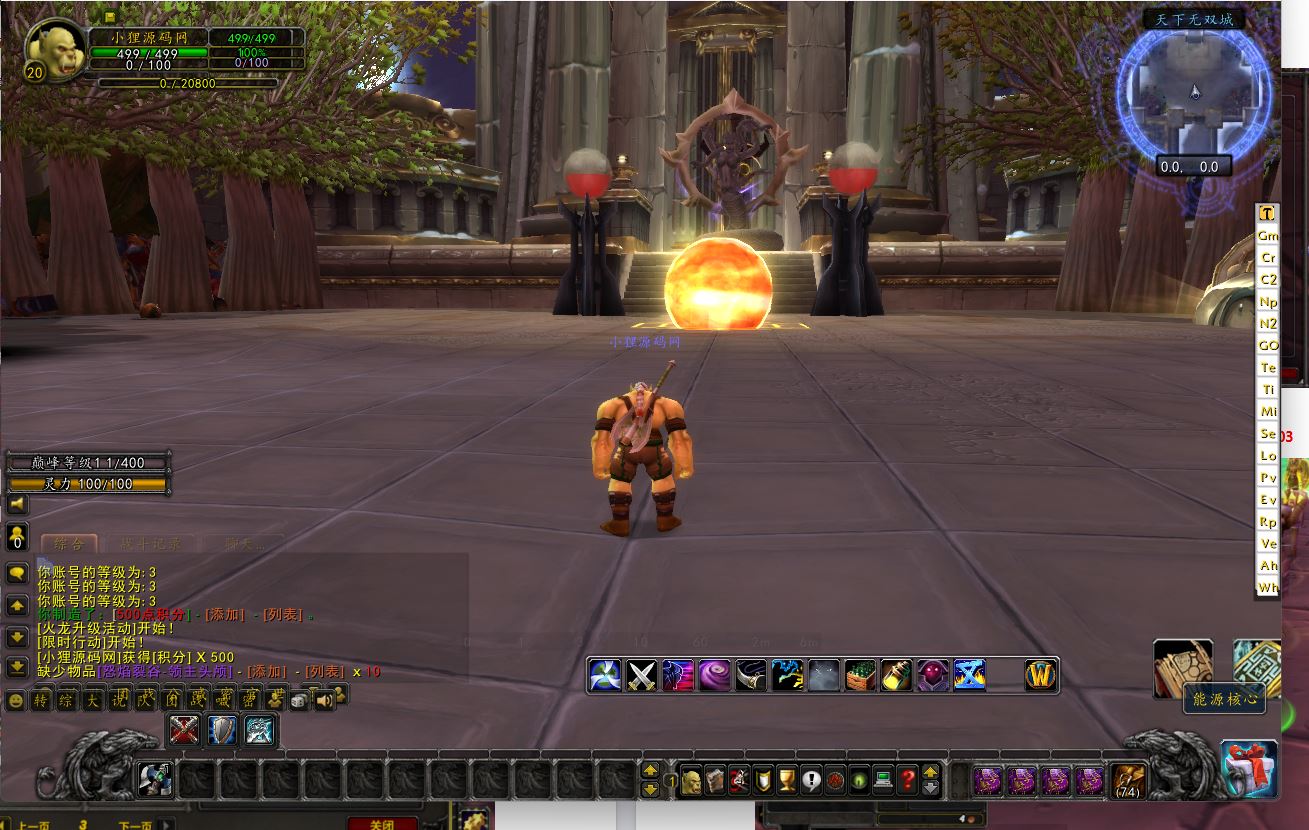Viewport: 1309px width, 830px height.
Task: Open the red question mark help button
Action: tap(907, 779)
